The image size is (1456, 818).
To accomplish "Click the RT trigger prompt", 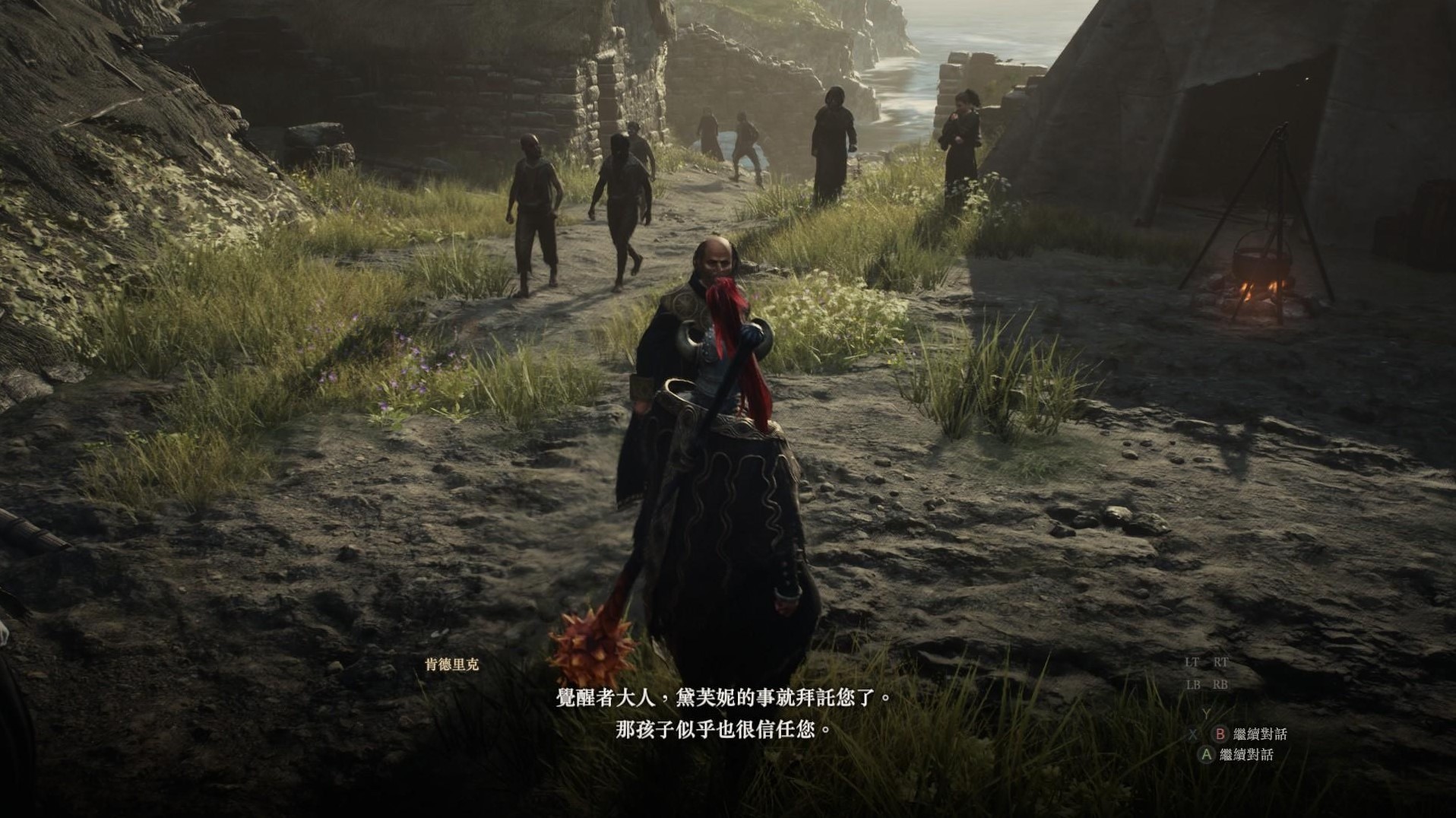I will [x=1220, y=663].
